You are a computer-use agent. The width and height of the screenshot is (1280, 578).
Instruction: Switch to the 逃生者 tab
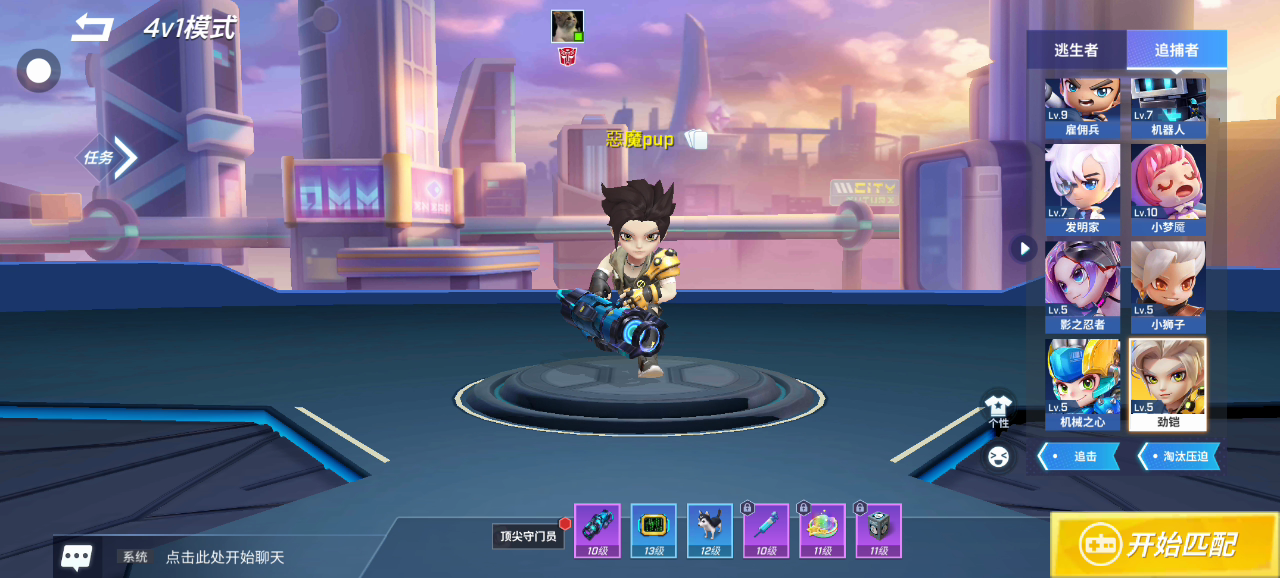pyautogui.click(x=1076, y=50)
